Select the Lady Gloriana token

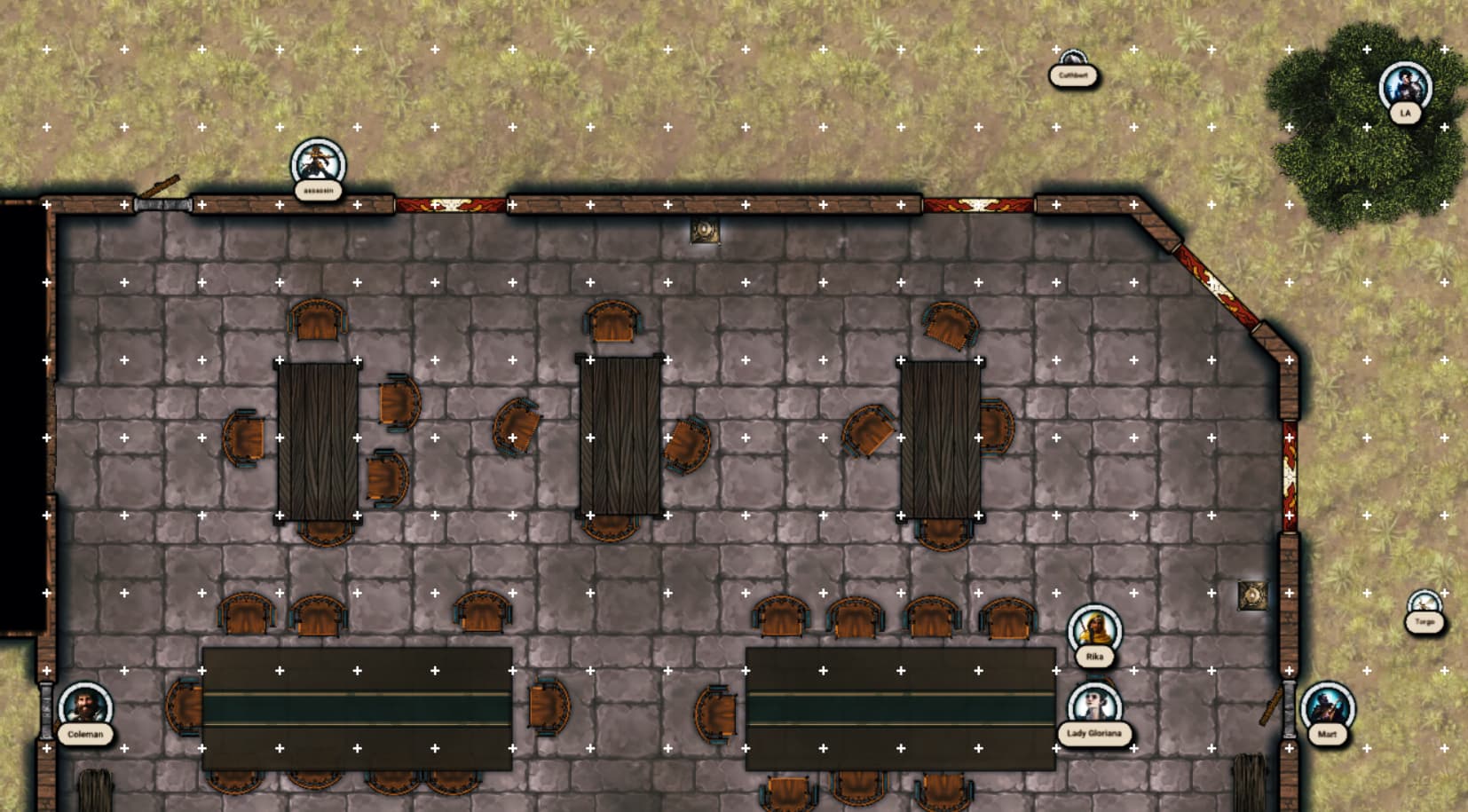1094,708
